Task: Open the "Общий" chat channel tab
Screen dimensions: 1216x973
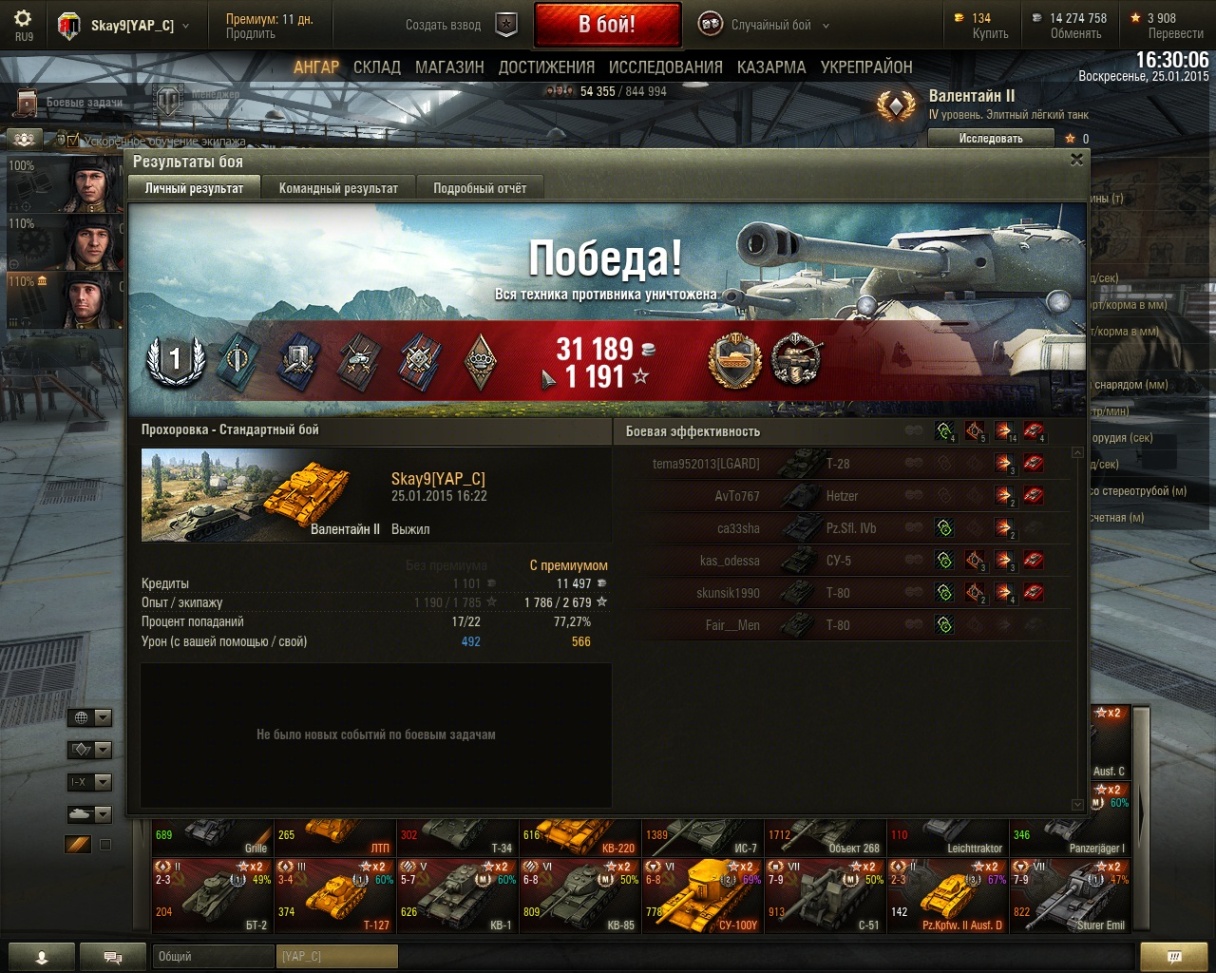Action: [x=212, y=956]
